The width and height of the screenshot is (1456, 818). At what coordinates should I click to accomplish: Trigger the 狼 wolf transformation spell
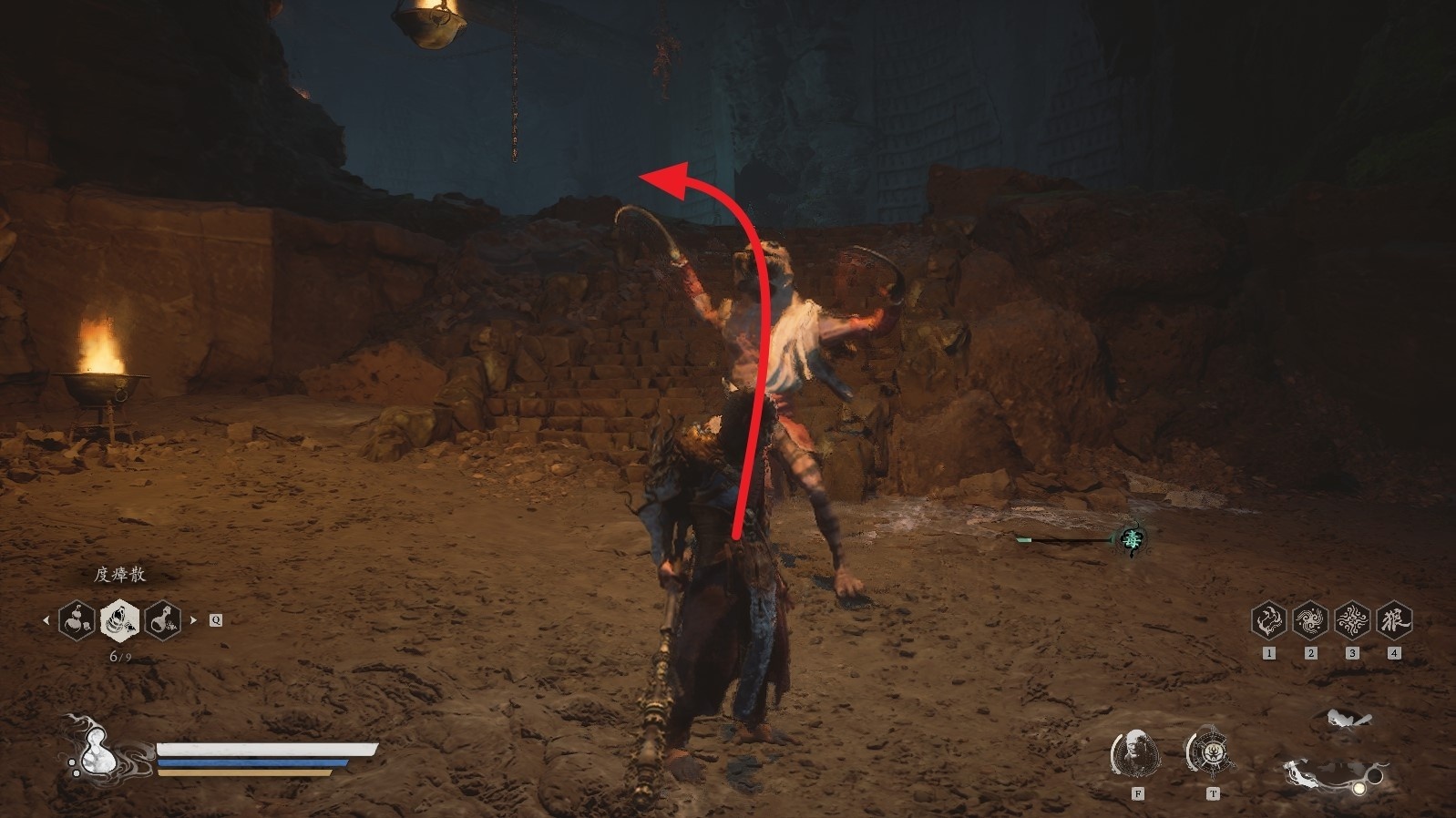point(1394,620)
